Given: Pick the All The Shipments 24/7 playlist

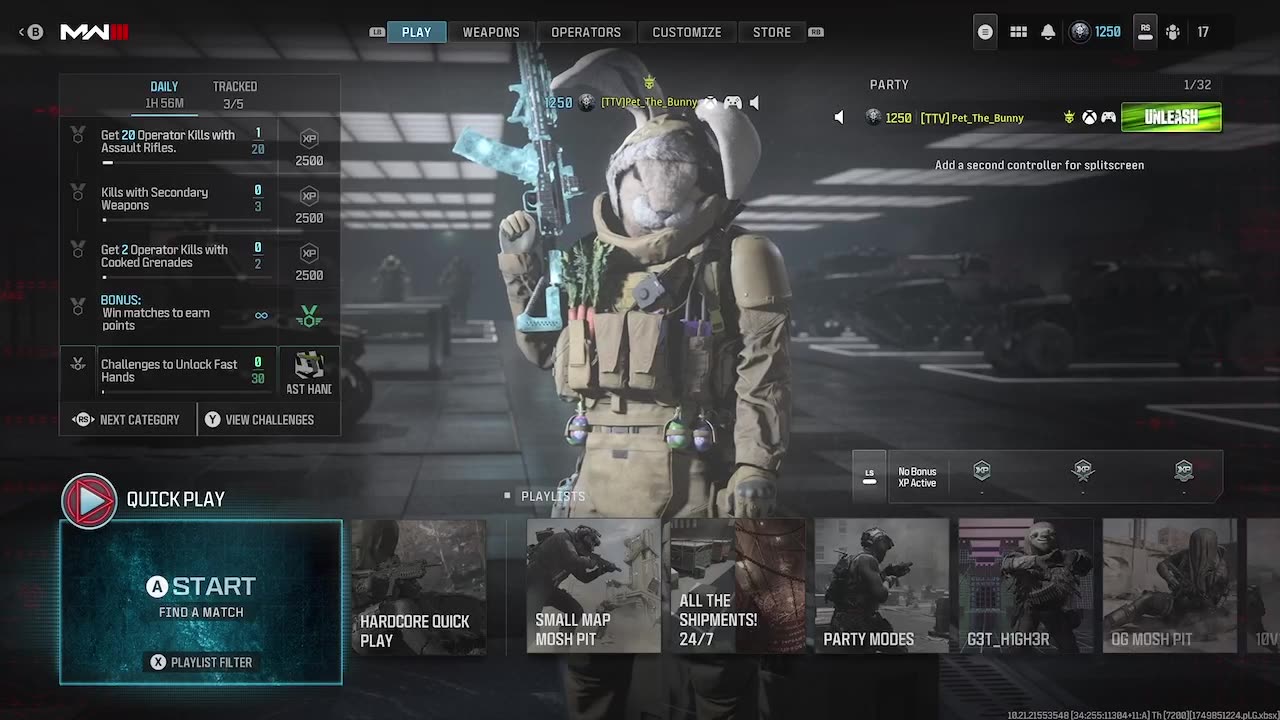Looking at the screenshot, I should click(x=737, y=586).
